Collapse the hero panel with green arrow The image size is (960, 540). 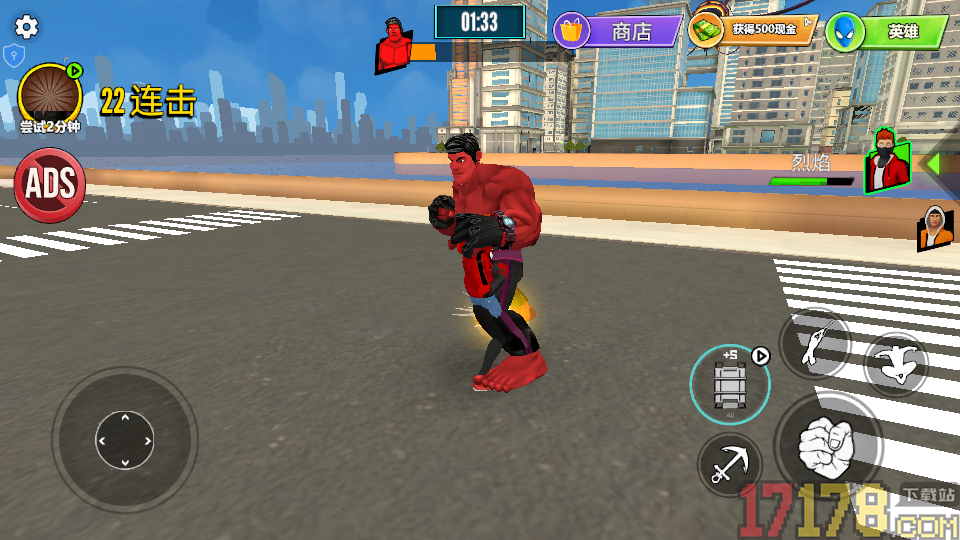932,163
